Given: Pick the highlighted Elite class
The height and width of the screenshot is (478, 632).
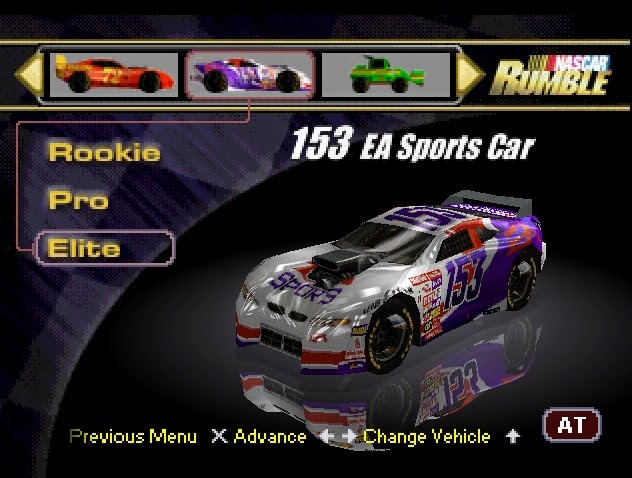Looking at the screenshot, I should click(104, 247).
